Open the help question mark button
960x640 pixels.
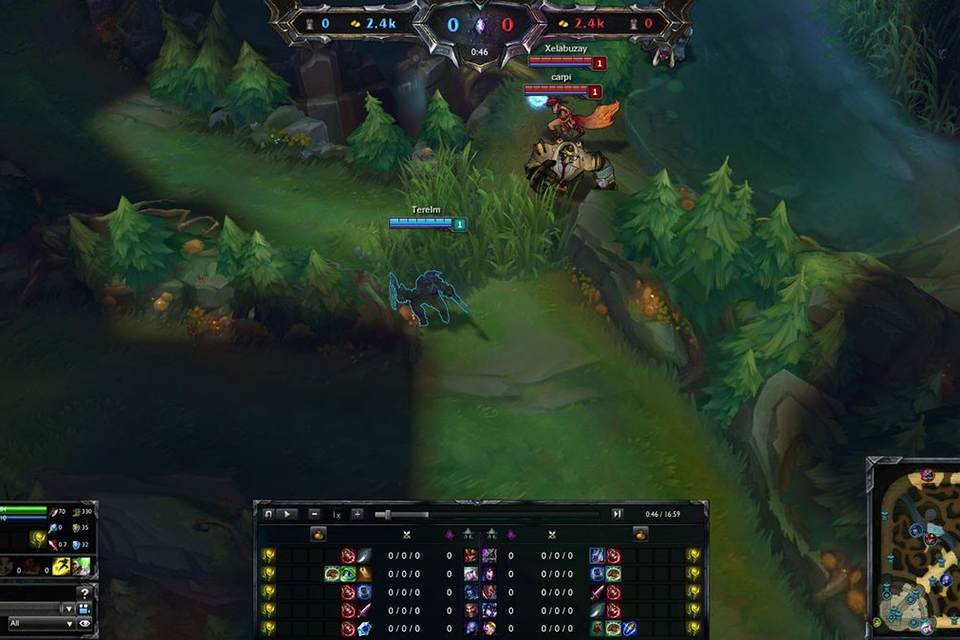84,592
